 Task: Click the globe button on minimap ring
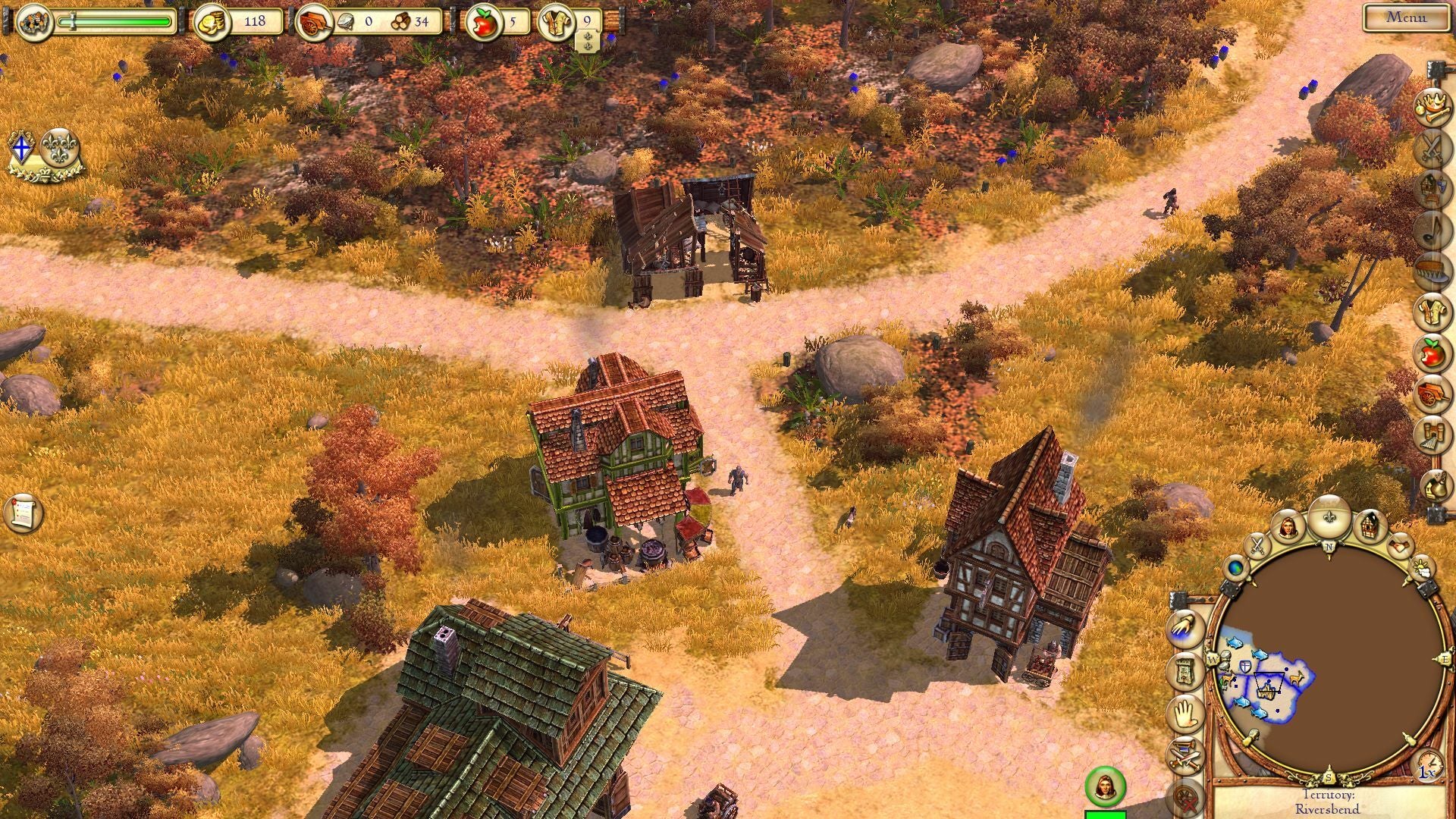(x=1236, y=566)
